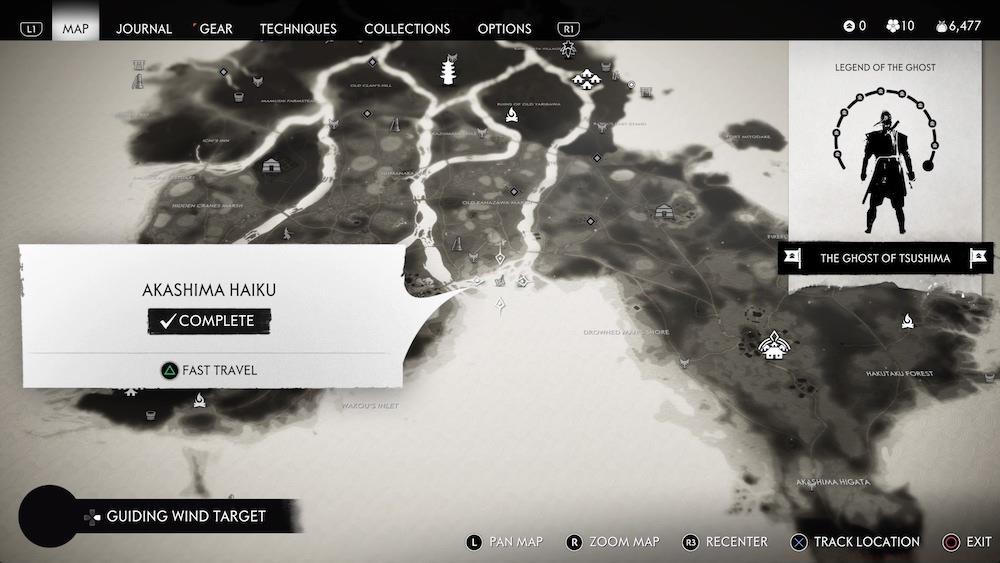The height and width of the screenshot is (563, 1000).
Task: Select the Techniques tab
Action: tap(298, 28)
